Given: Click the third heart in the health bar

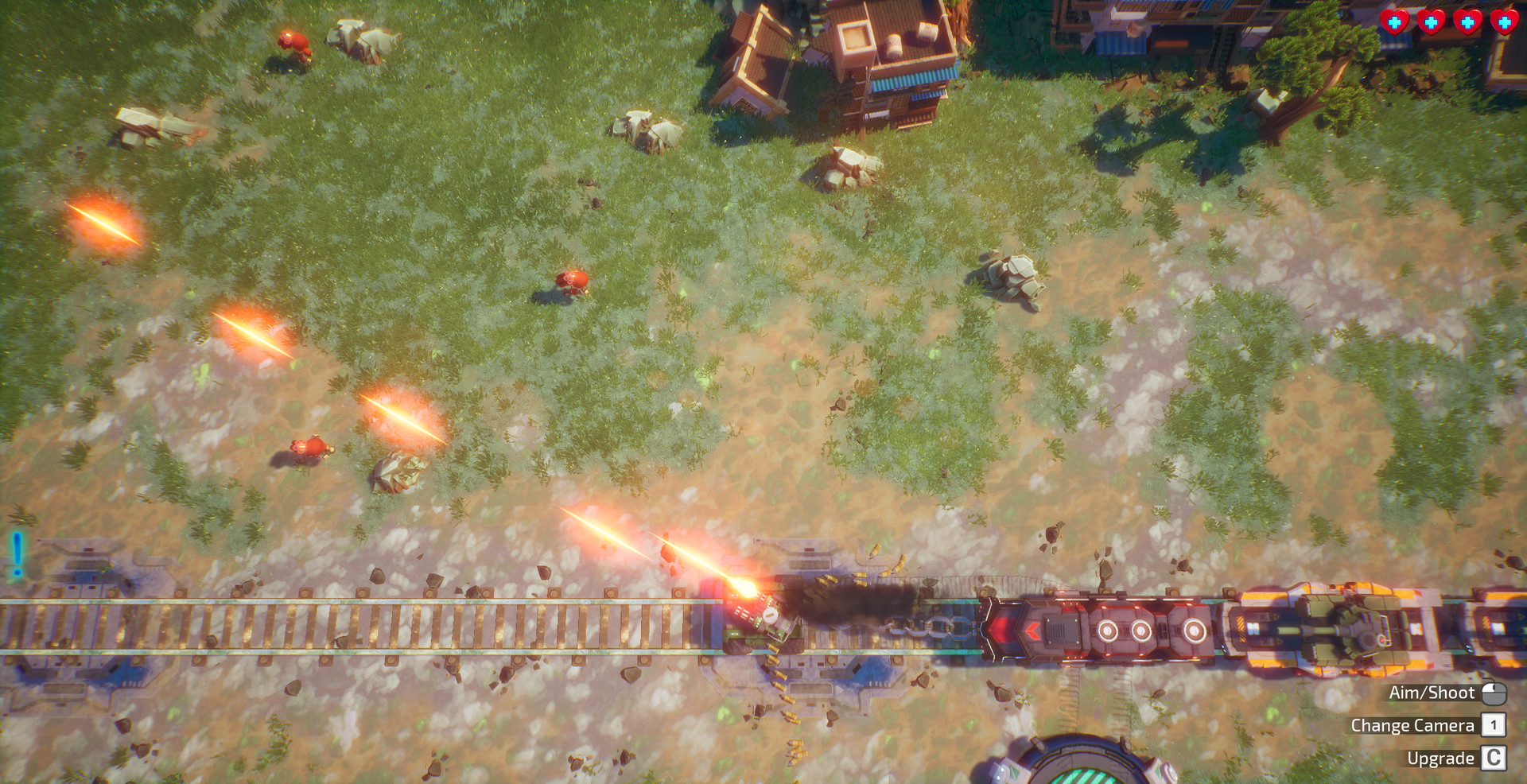Looking at the screenshot, I should tap(1469, 22).
